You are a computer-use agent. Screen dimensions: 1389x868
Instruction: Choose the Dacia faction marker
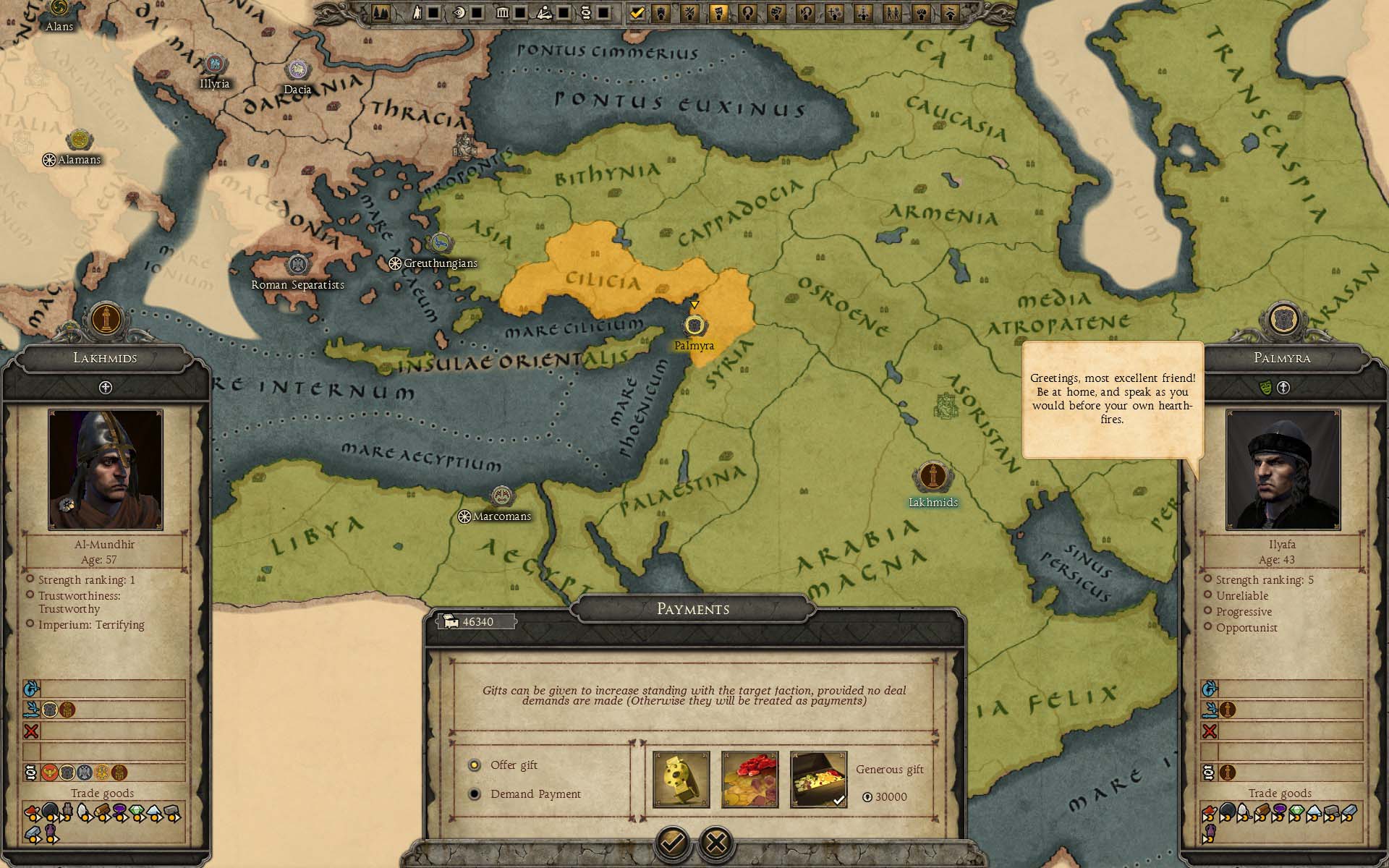point(297,70)
